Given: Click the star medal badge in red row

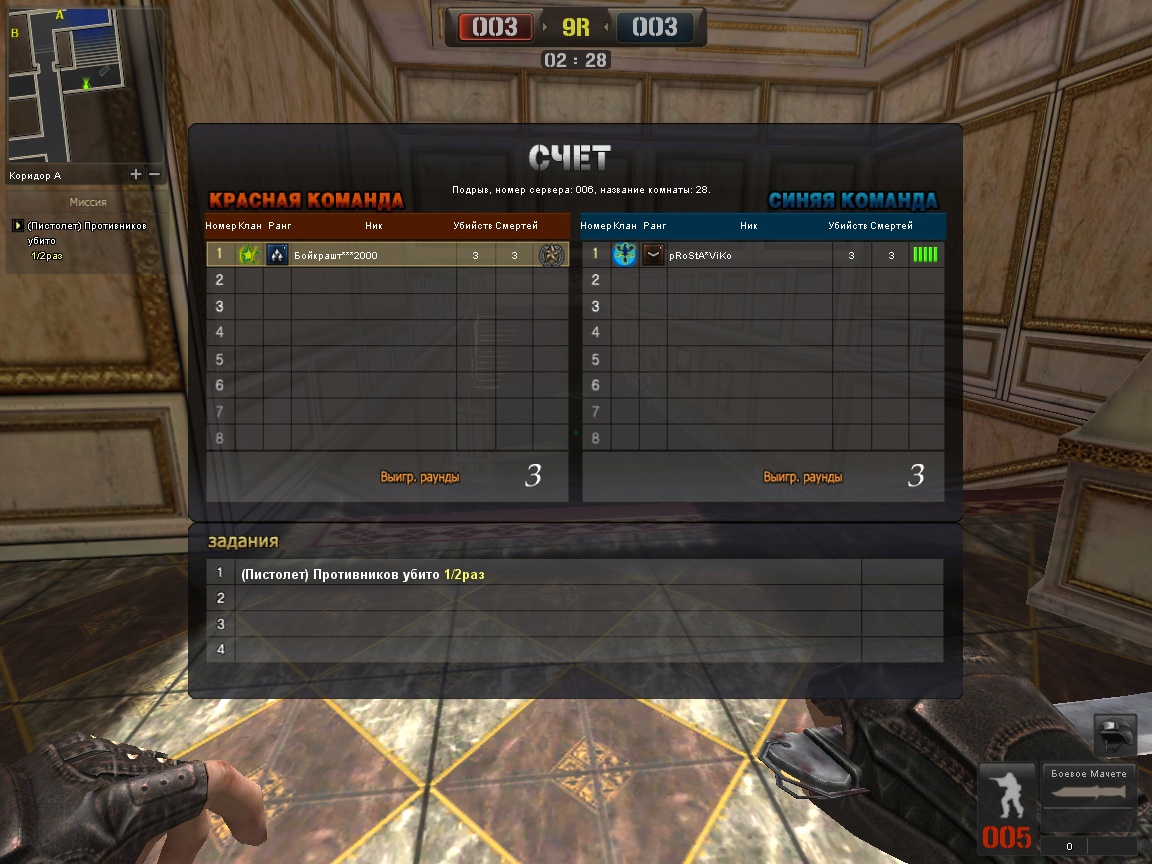Looking at the screenshot, I should (551, 255).
